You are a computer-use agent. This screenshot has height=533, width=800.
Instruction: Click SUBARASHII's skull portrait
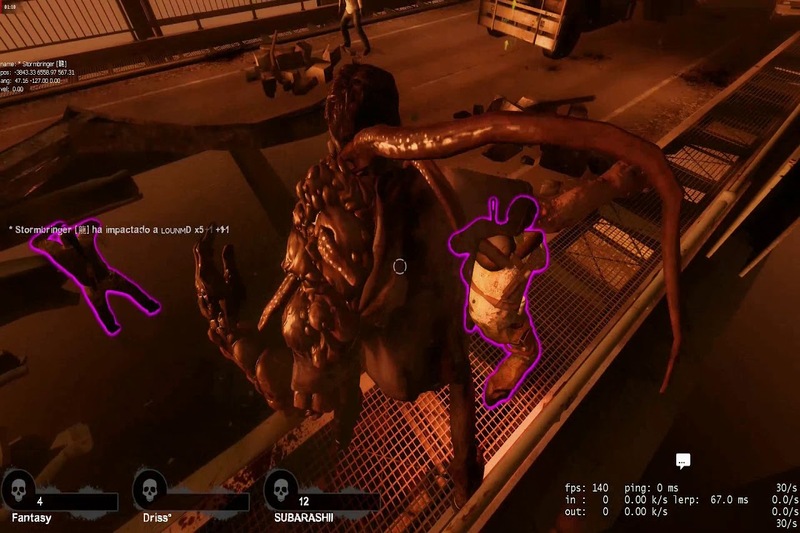(x=281, y=489)
